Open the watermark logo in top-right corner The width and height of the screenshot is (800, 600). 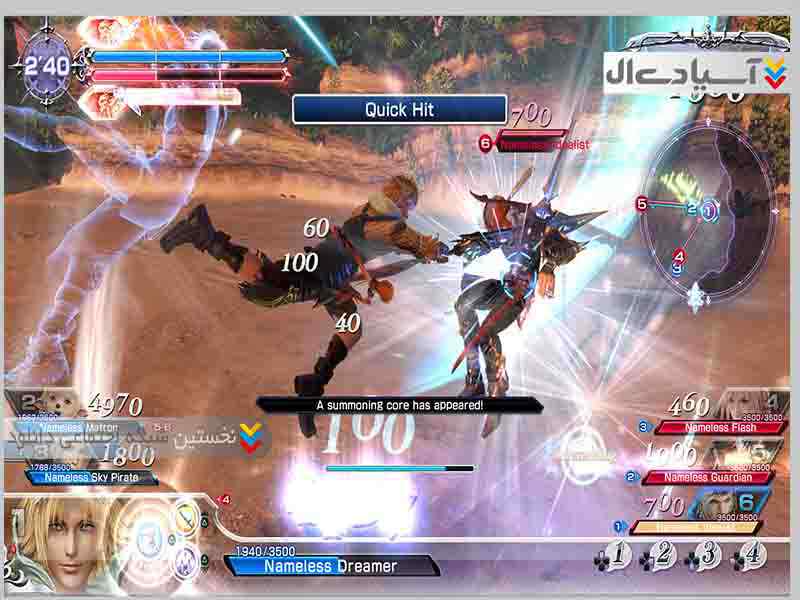(700, 70)
